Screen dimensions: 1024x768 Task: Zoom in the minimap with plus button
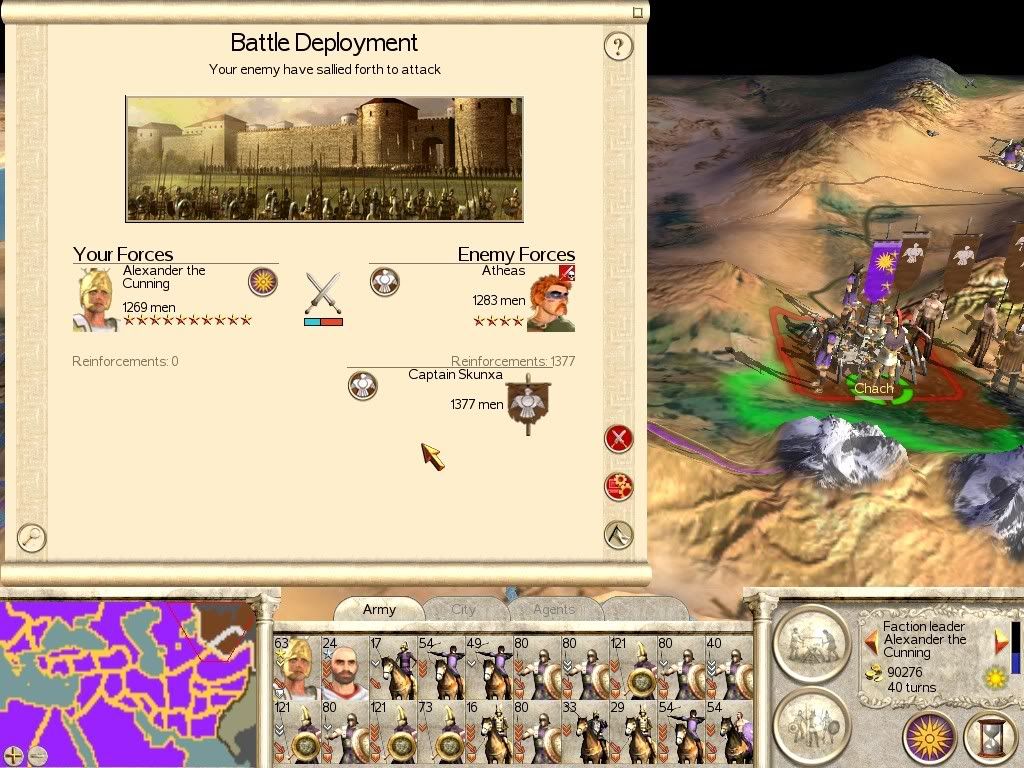[13, 755]
